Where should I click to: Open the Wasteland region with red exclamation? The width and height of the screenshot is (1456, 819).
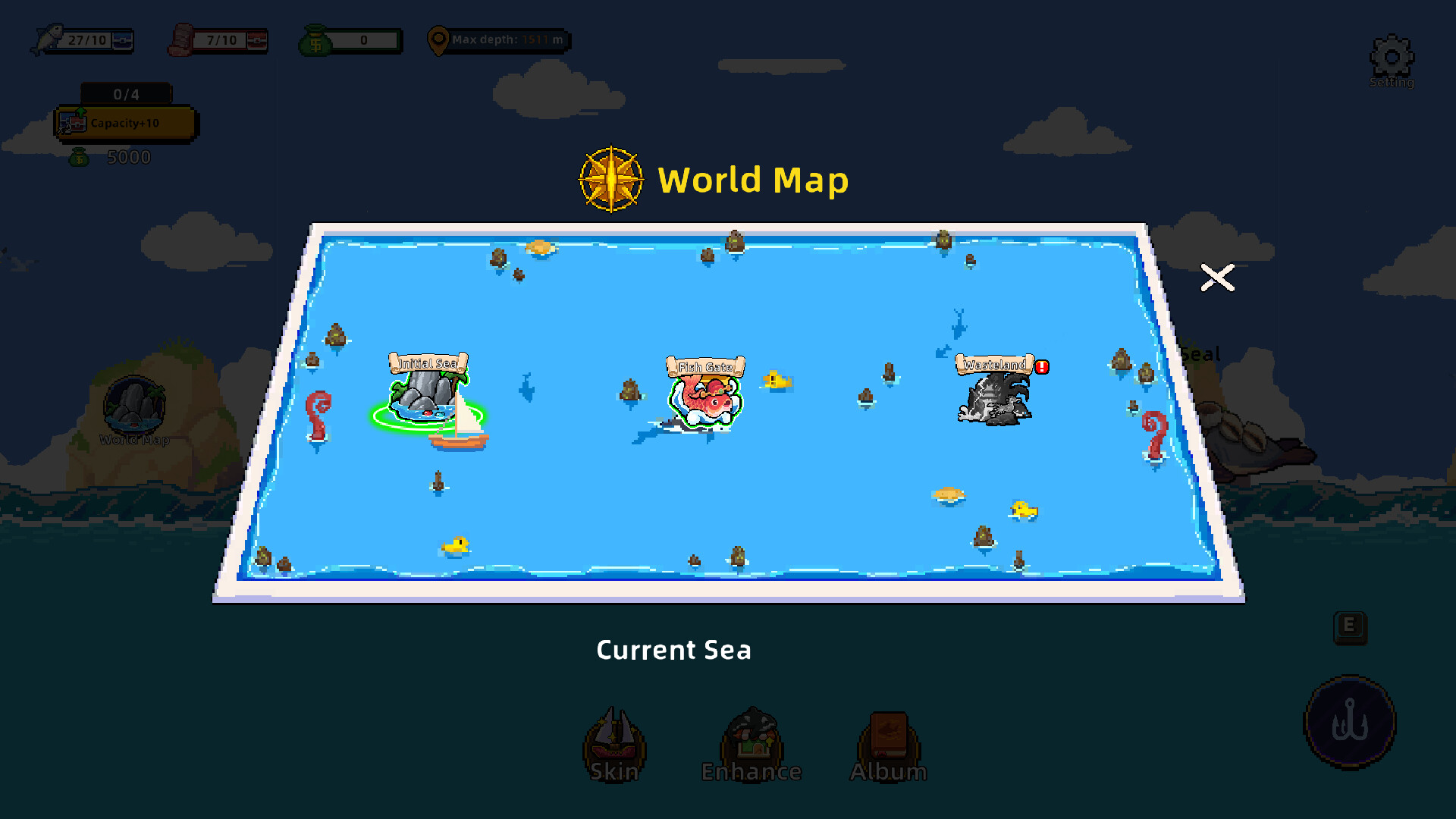[995, 398]
